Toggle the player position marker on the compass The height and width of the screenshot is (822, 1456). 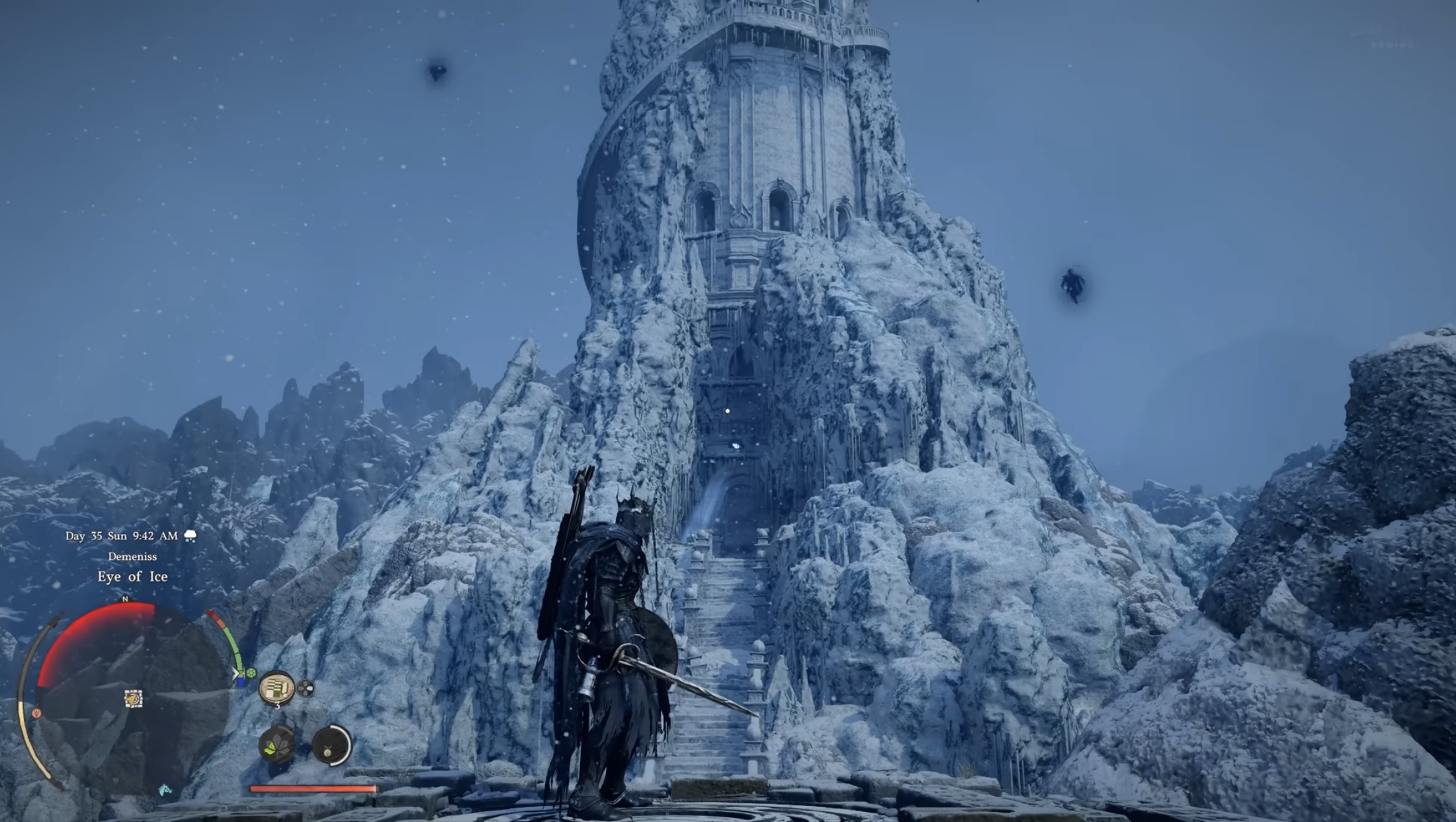click(133, 700)
